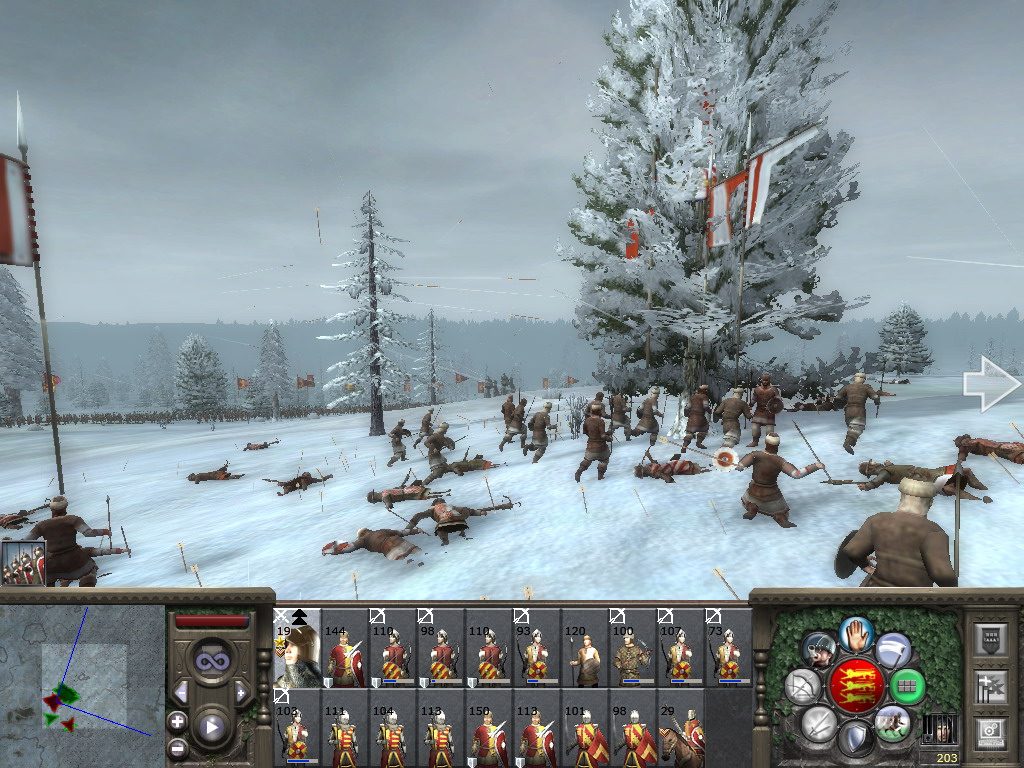1024x768 pixels.
Task: Click the play speed button
Action: (211, 727)
